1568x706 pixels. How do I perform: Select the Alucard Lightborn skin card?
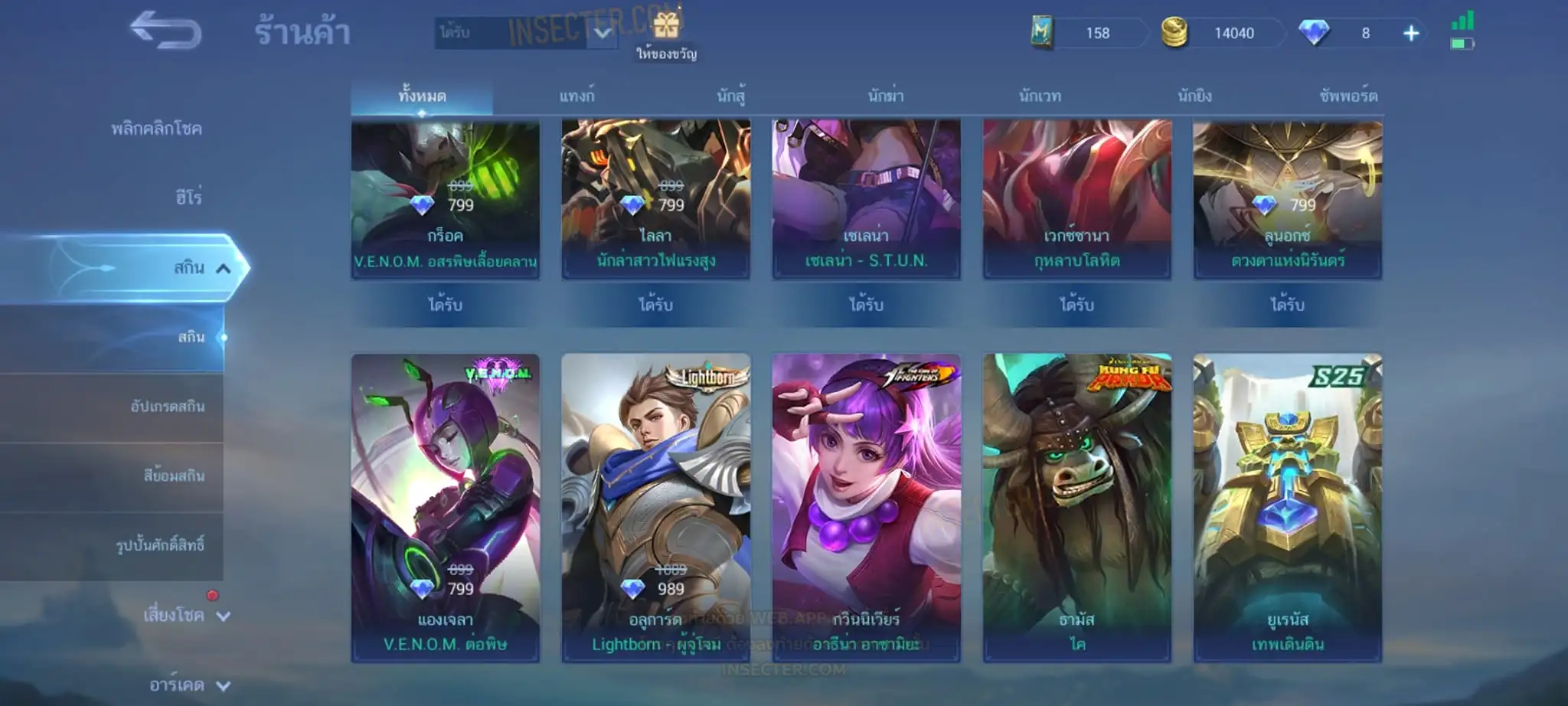pyautogui.click(x=656, y=508)
